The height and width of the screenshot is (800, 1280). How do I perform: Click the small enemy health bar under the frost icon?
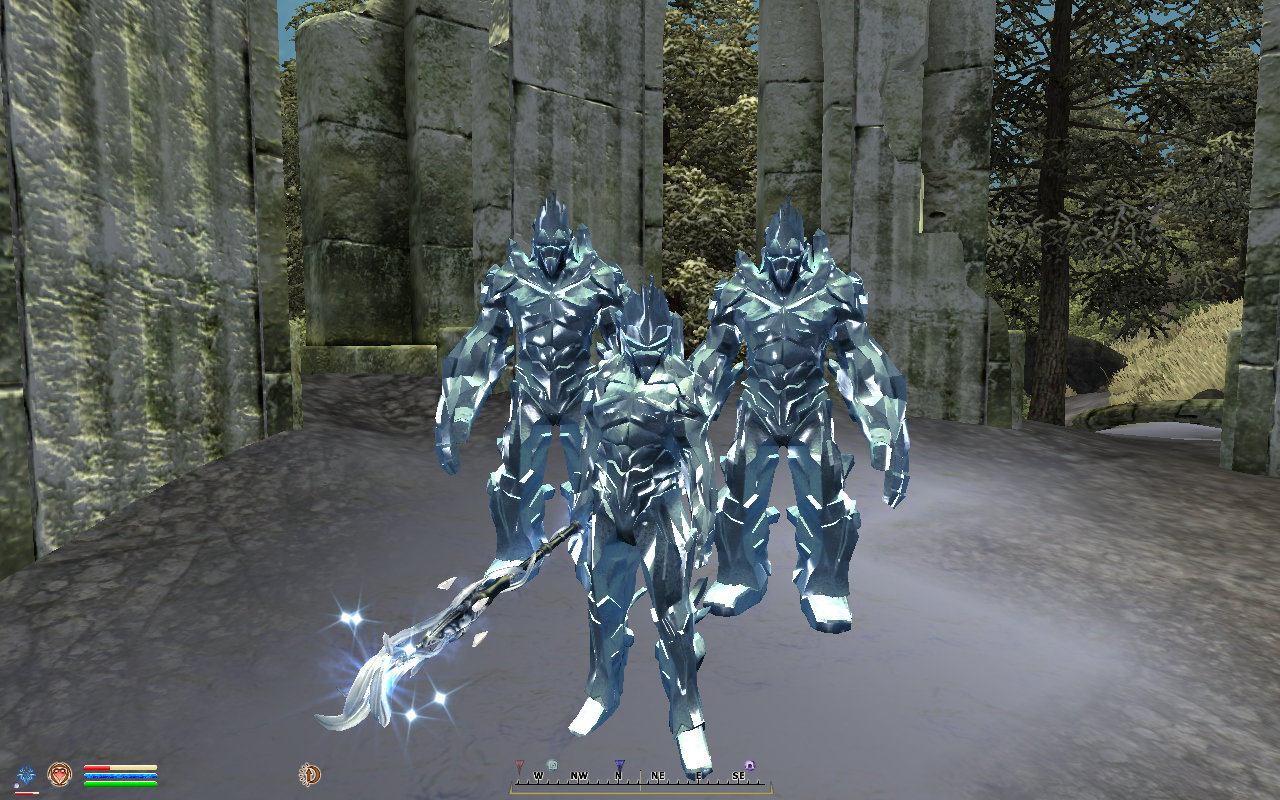coord(25,793)
